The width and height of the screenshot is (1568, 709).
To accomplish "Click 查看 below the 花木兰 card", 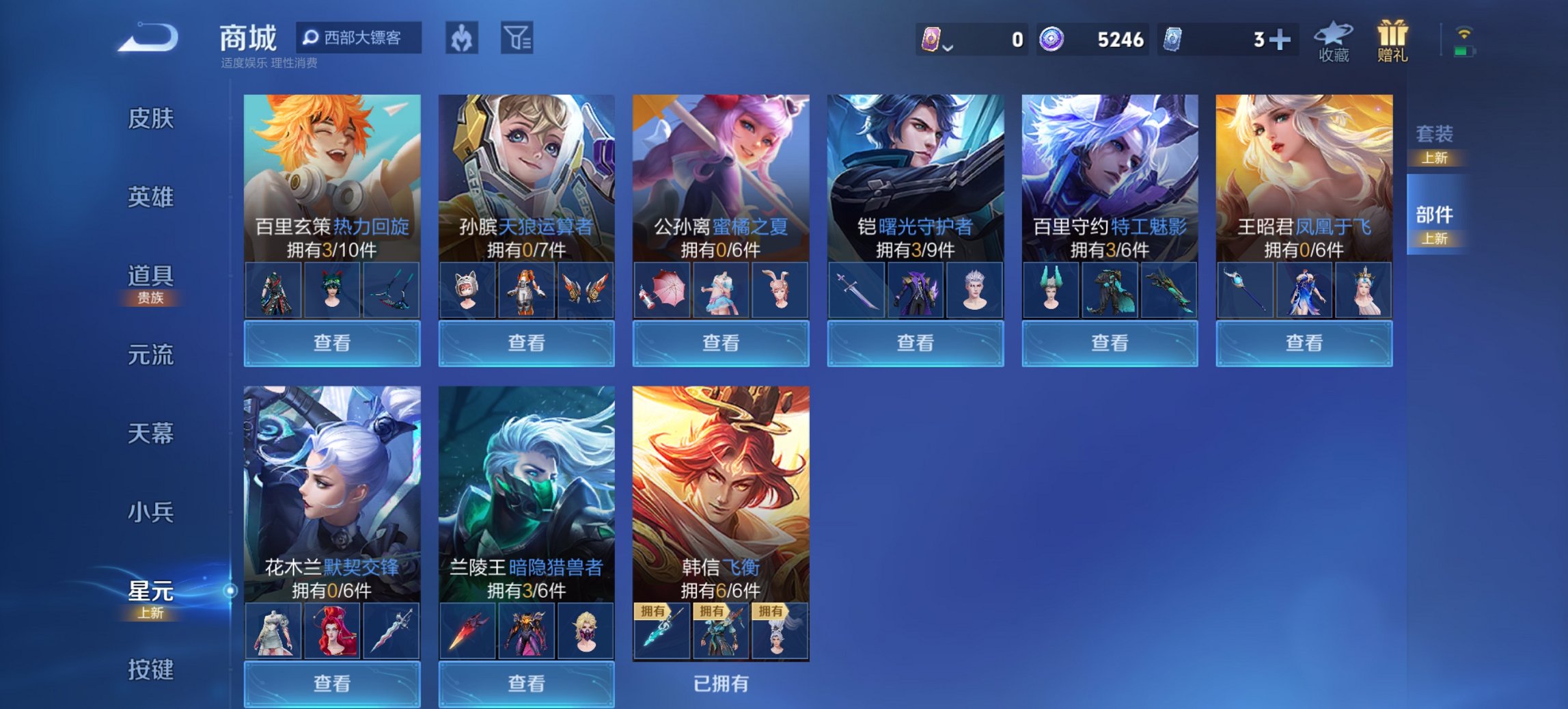I will [x=332, y=684].
